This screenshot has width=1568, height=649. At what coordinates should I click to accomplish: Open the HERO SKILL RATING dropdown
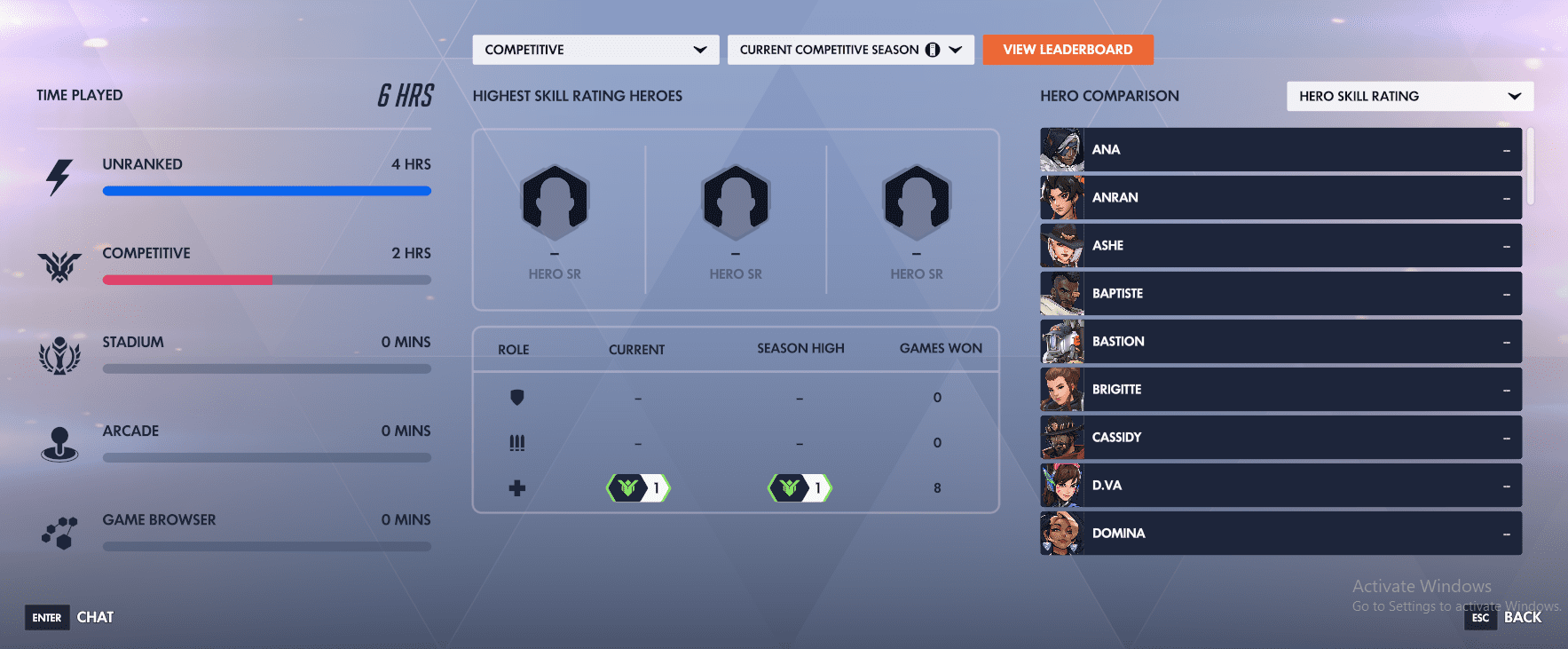point(1409,96)
